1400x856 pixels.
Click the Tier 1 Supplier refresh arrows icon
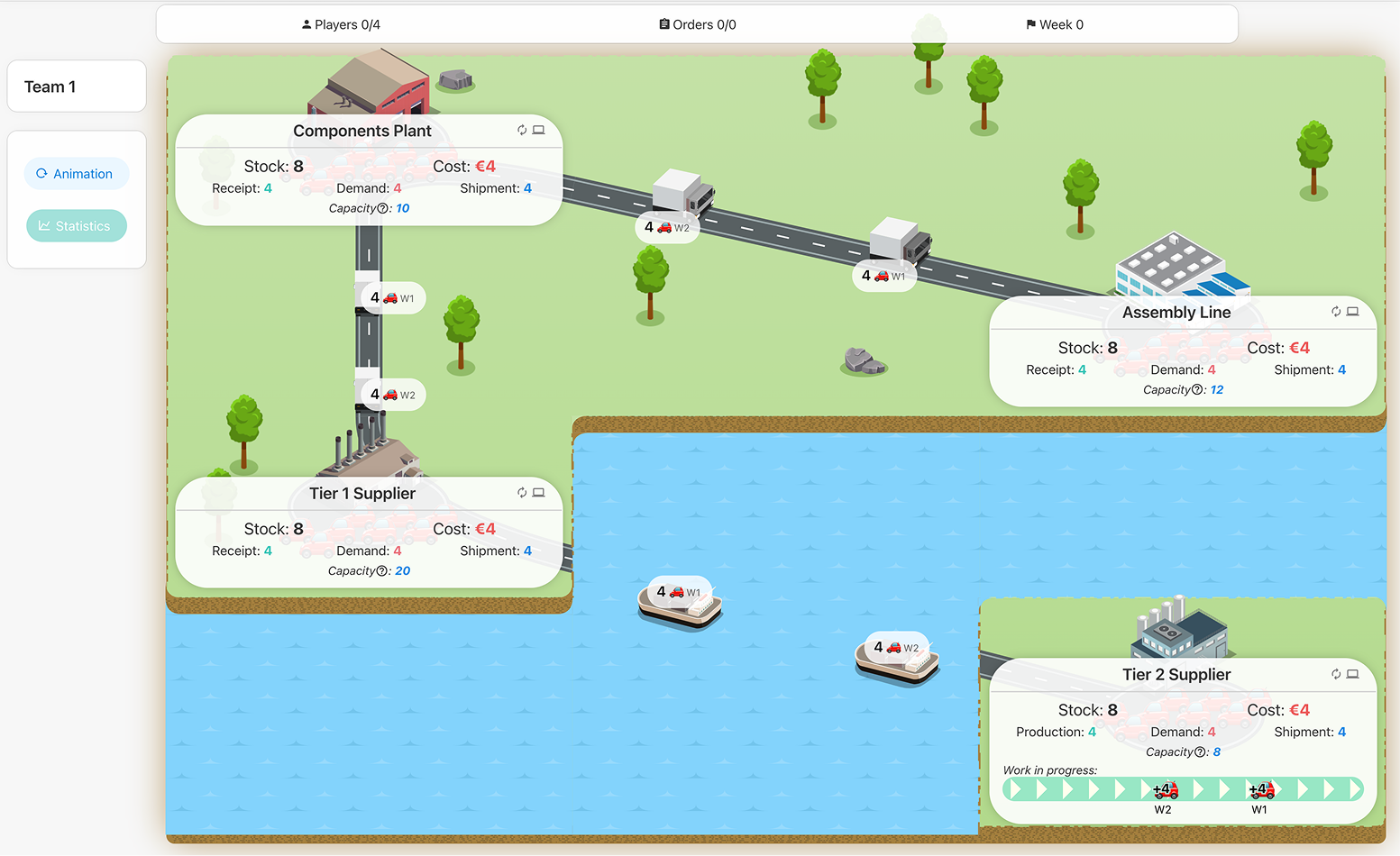(x=522, y=493)
